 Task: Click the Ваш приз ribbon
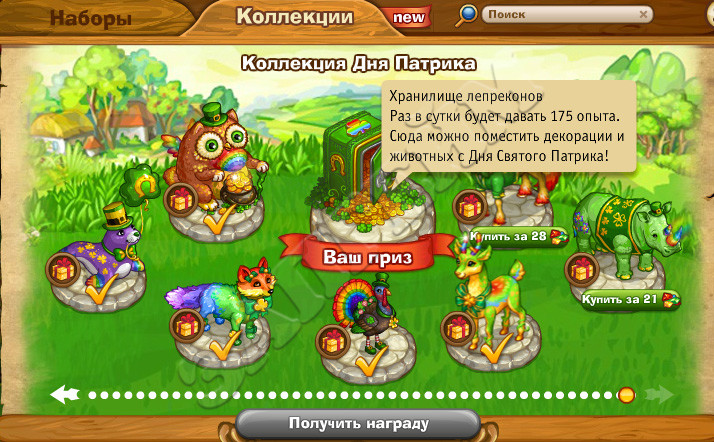pyautogui.click(x=361, y=257)
